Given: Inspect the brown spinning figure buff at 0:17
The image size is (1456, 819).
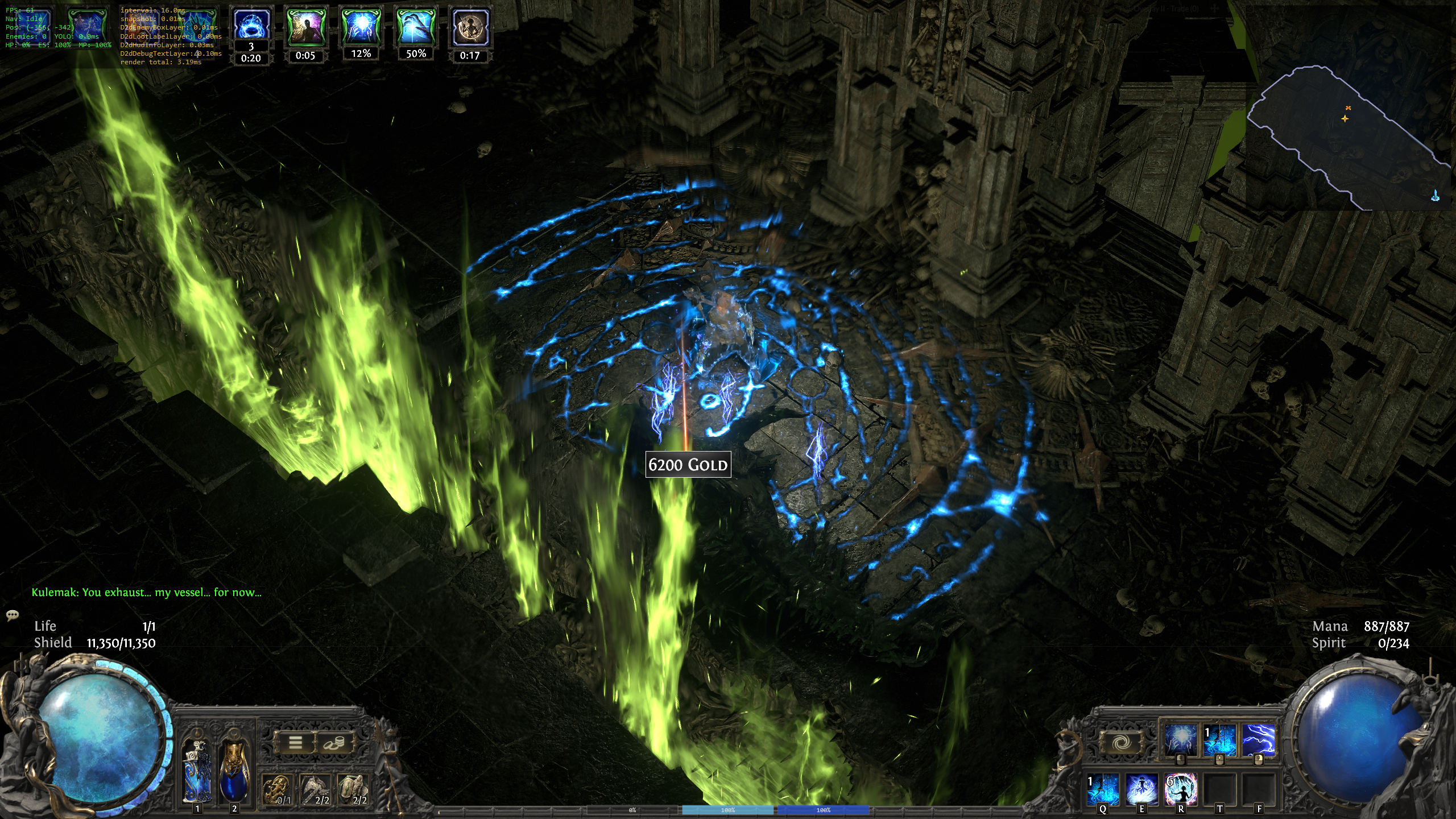Looking at the screenshot, I should coord(470,27).
